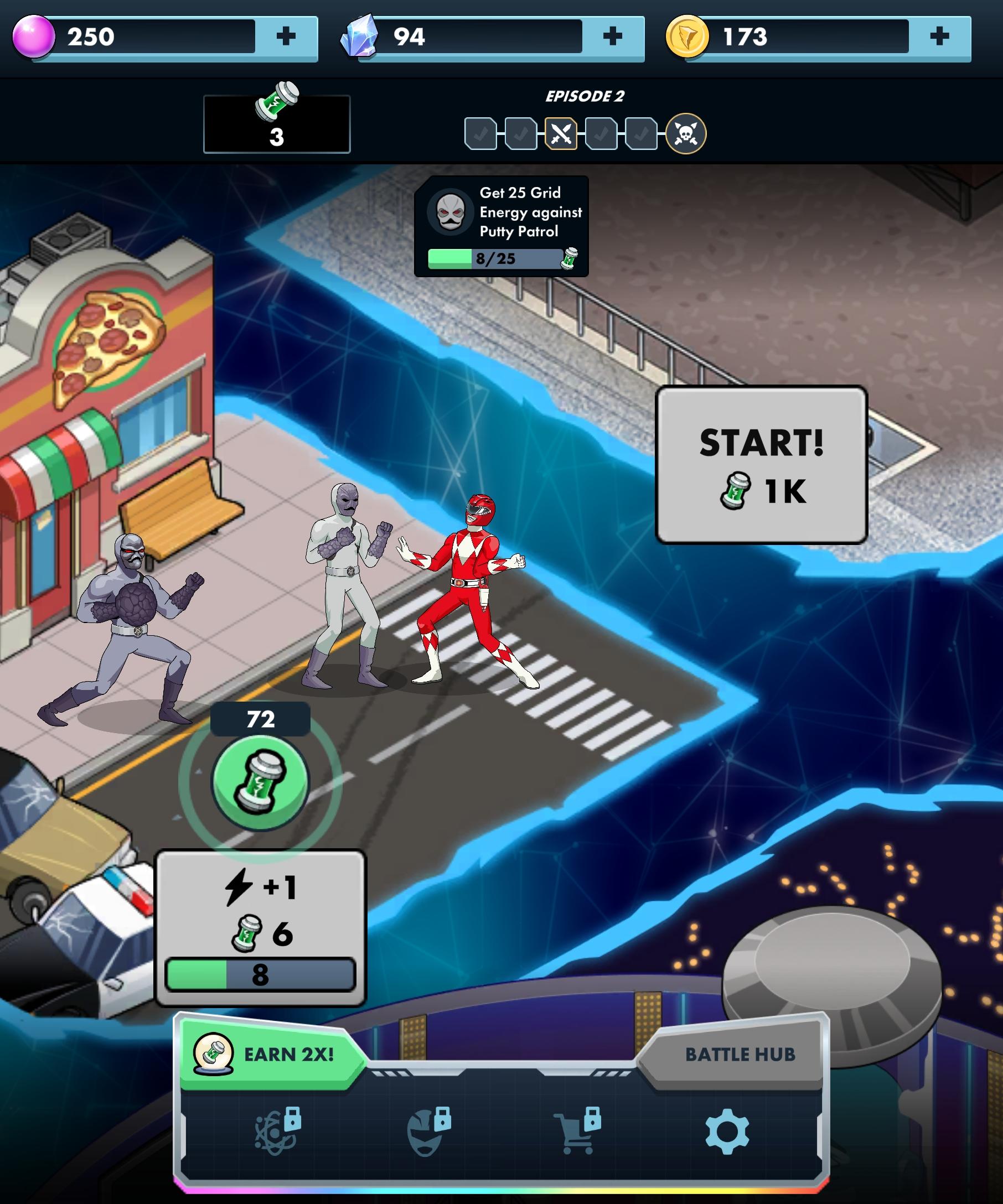Image resolution: width=1003 pixels, height=1204 pixels.
Task: Select the crossed swords episode stage
Action: (560, 134)
